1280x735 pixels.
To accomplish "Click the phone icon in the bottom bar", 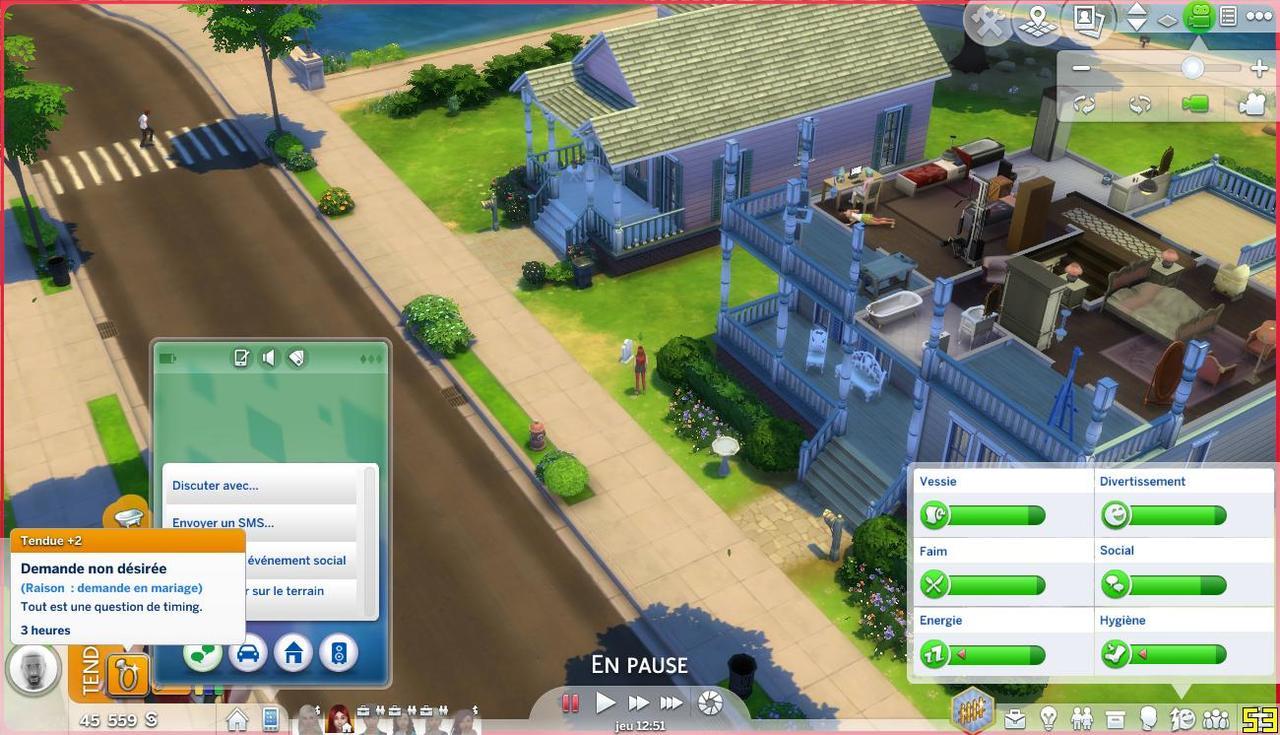I will click(270, 718).
